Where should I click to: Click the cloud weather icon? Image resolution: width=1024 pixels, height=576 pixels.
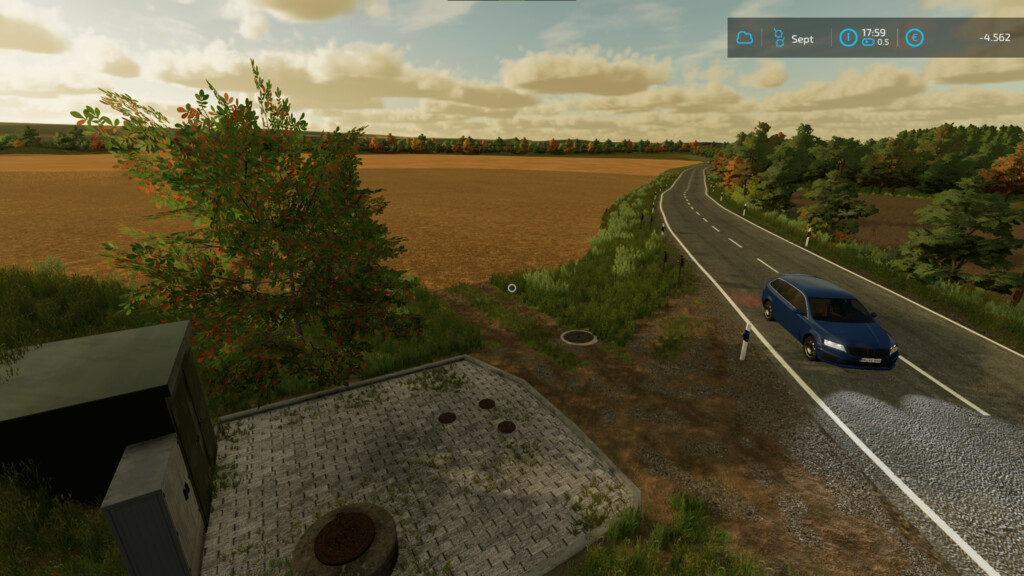[744, 38]
